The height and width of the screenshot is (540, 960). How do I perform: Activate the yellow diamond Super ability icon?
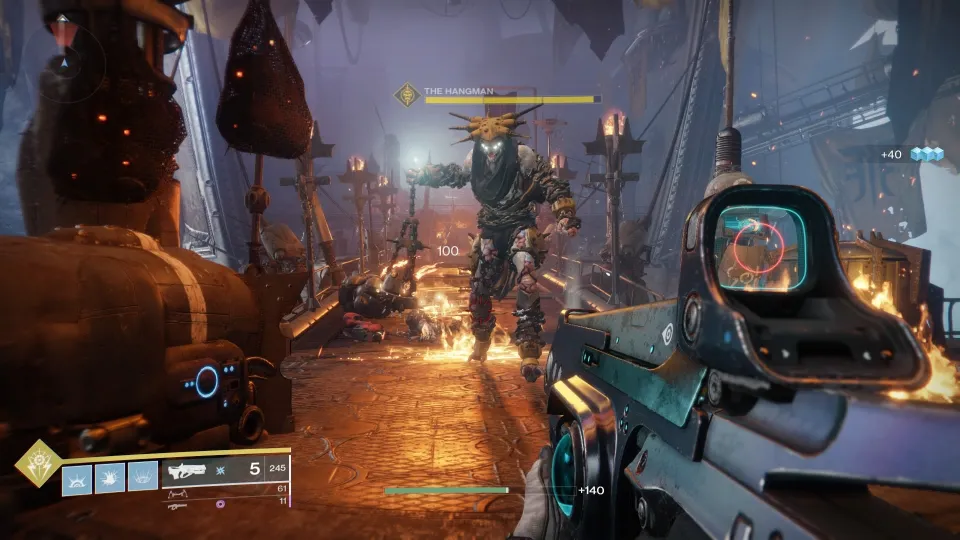(38, 463)
